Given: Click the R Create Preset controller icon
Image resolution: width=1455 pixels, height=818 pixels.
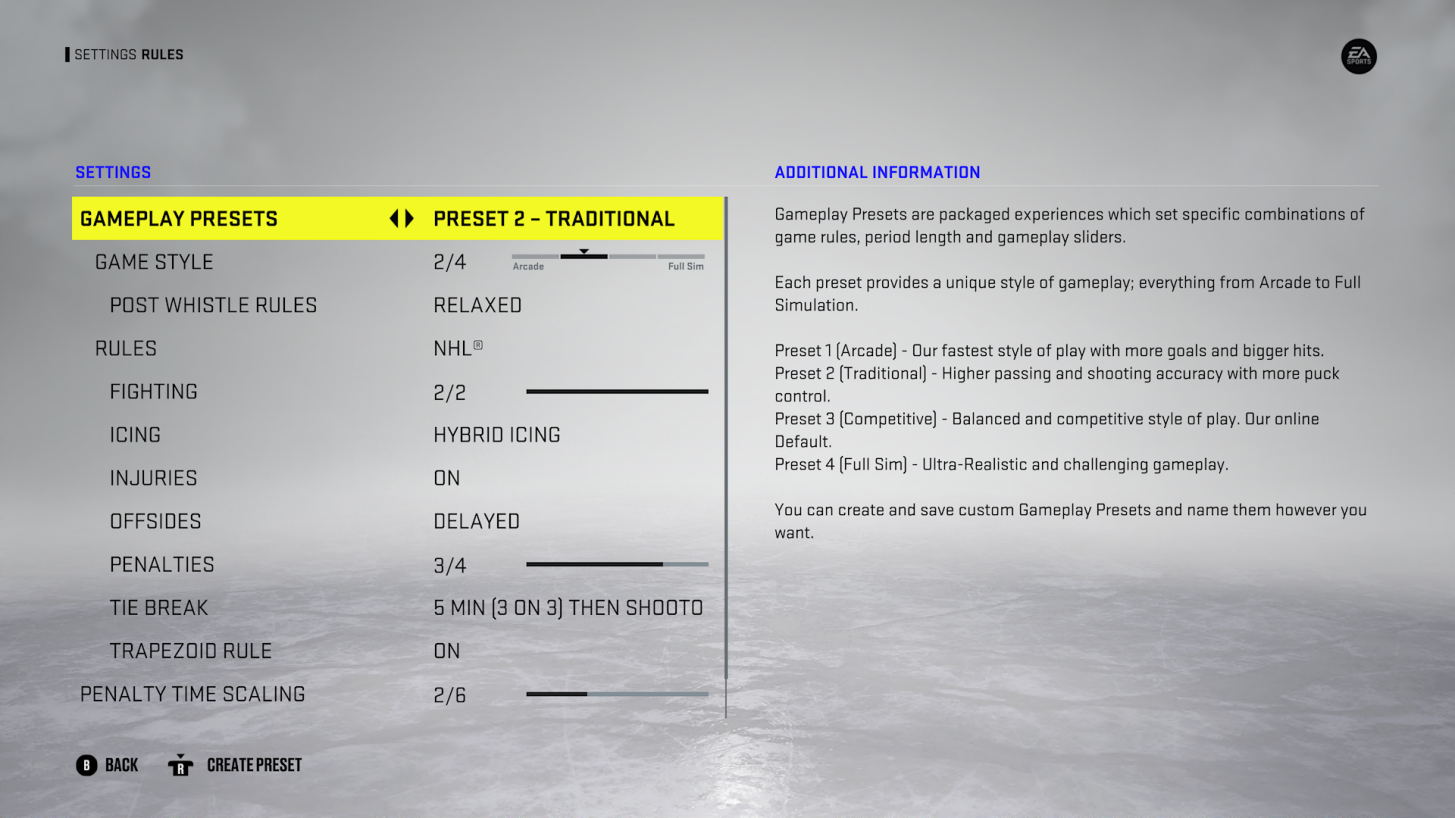Looking at the screenshot, I should pos(180,765).
